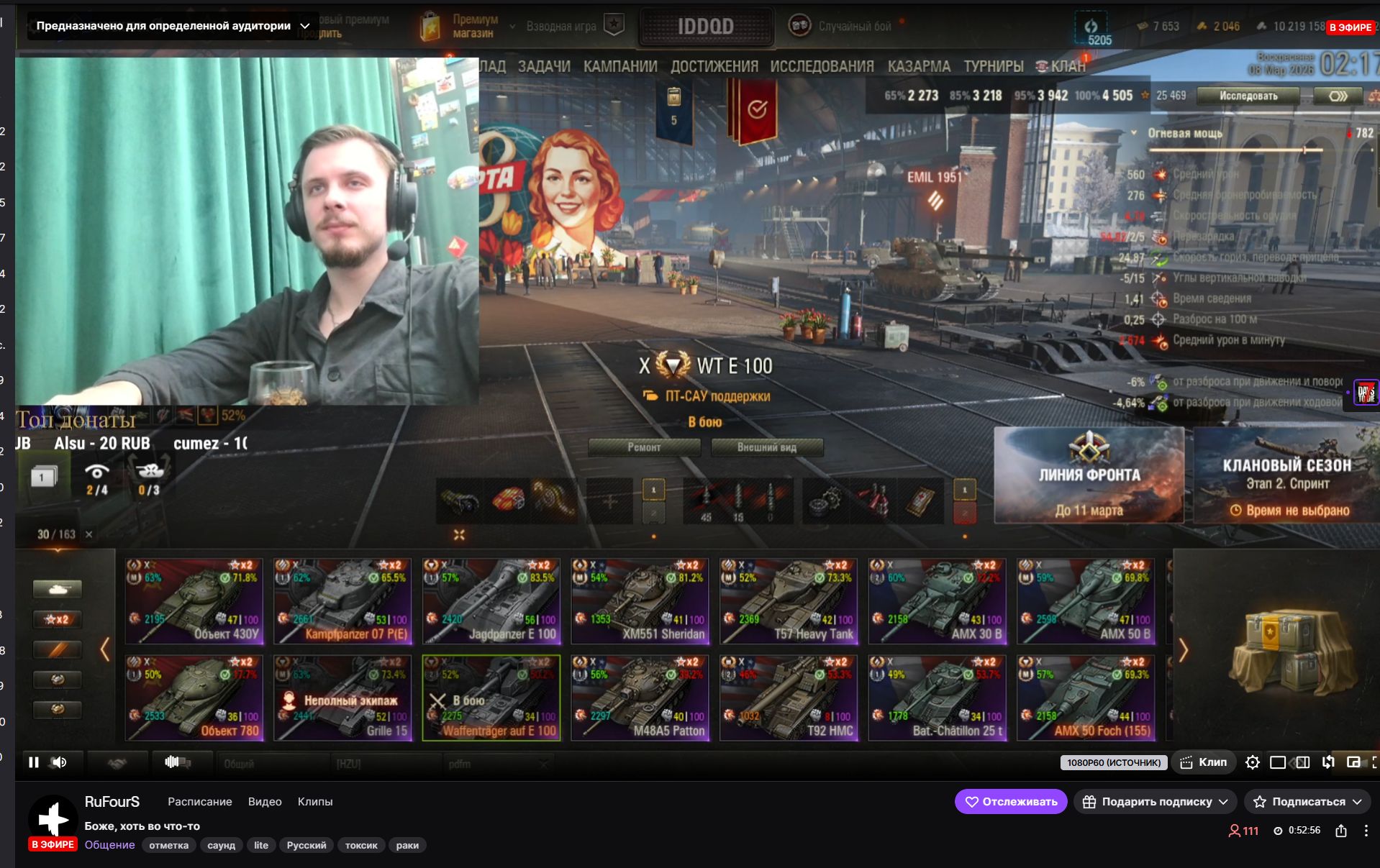The width and height of the screenshot is (1380, 868).
Task: Choose the Jagdpanzer E 100 tank
Action: (491, 601)
